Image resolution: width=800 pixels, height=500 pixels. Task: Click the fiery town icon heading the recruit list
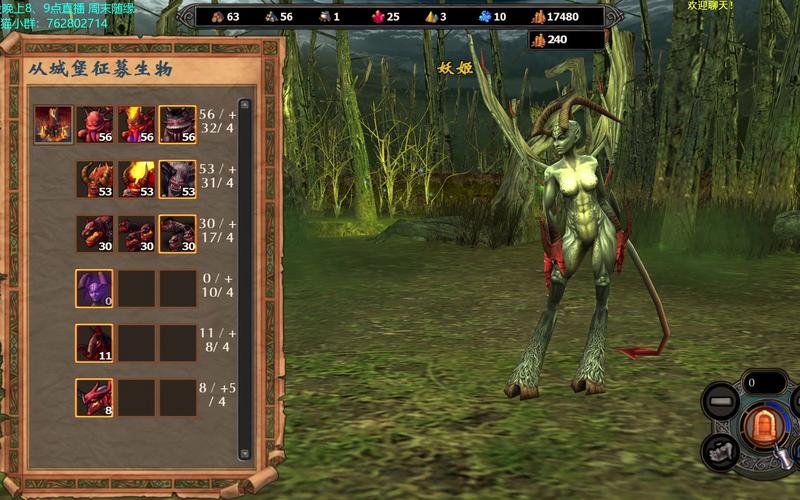[x=53, y=125]
